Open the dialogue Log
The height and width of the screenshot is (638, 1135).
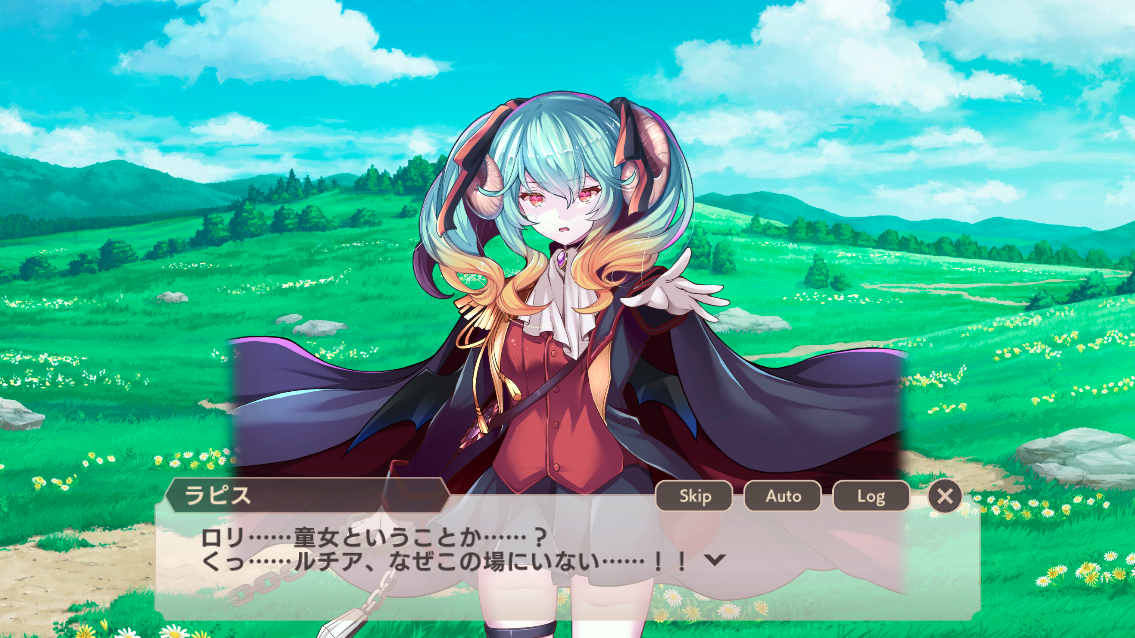[870, 496]
